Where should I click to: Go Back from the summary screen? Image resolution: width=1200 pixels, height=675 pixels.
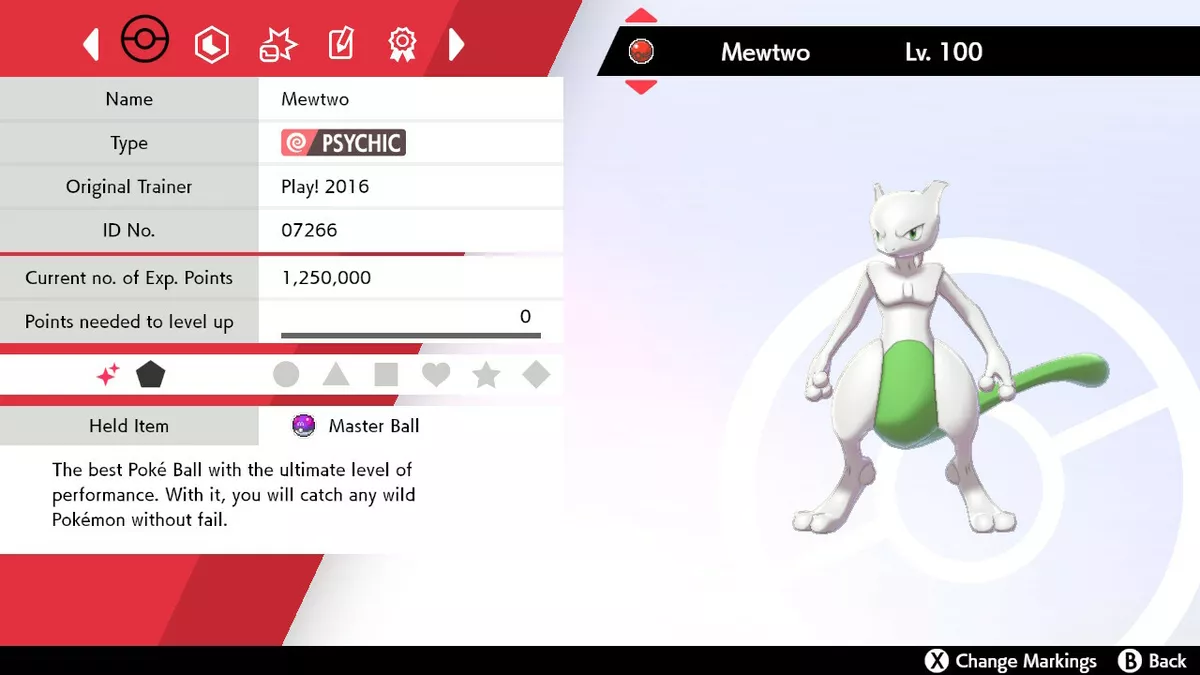pos(1153,661)
